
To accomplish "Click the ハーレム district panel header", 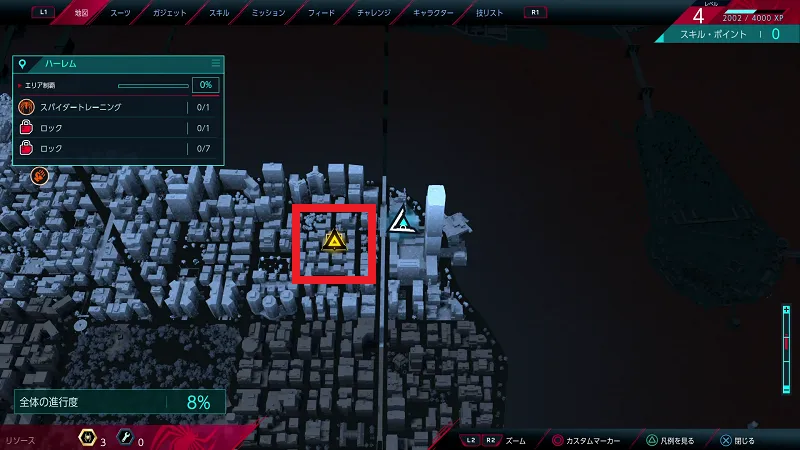I will [118, 63].
